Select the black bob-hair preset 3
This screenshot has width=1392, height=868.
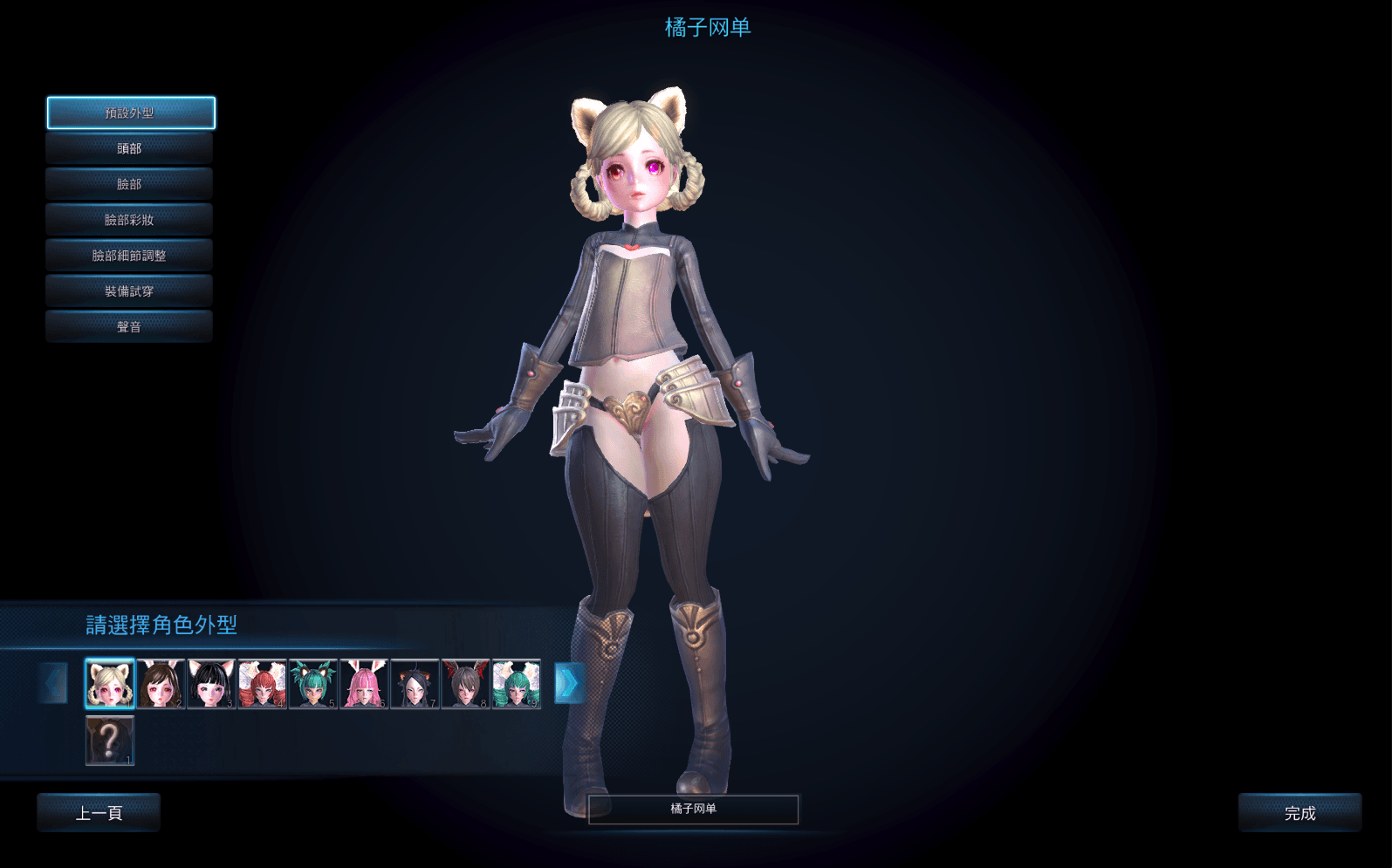point(211,683)
